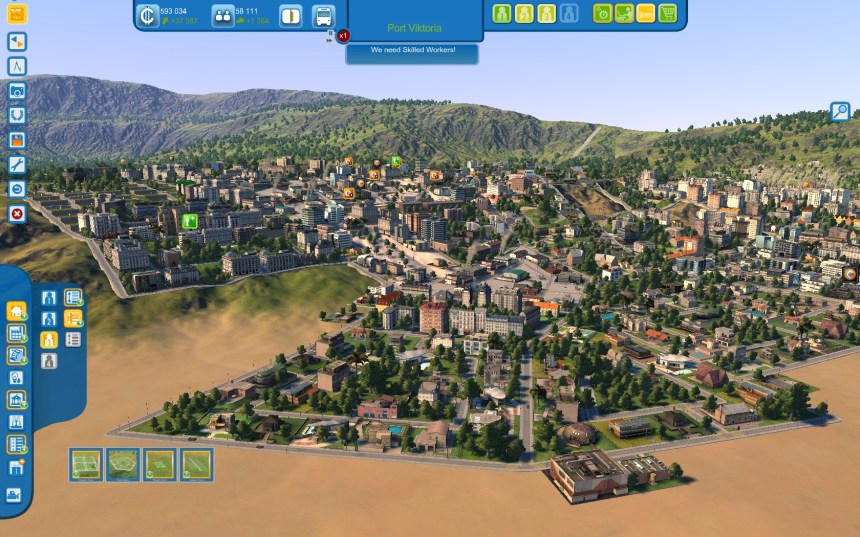Save the game with the floppy disk

coord(17,140)
